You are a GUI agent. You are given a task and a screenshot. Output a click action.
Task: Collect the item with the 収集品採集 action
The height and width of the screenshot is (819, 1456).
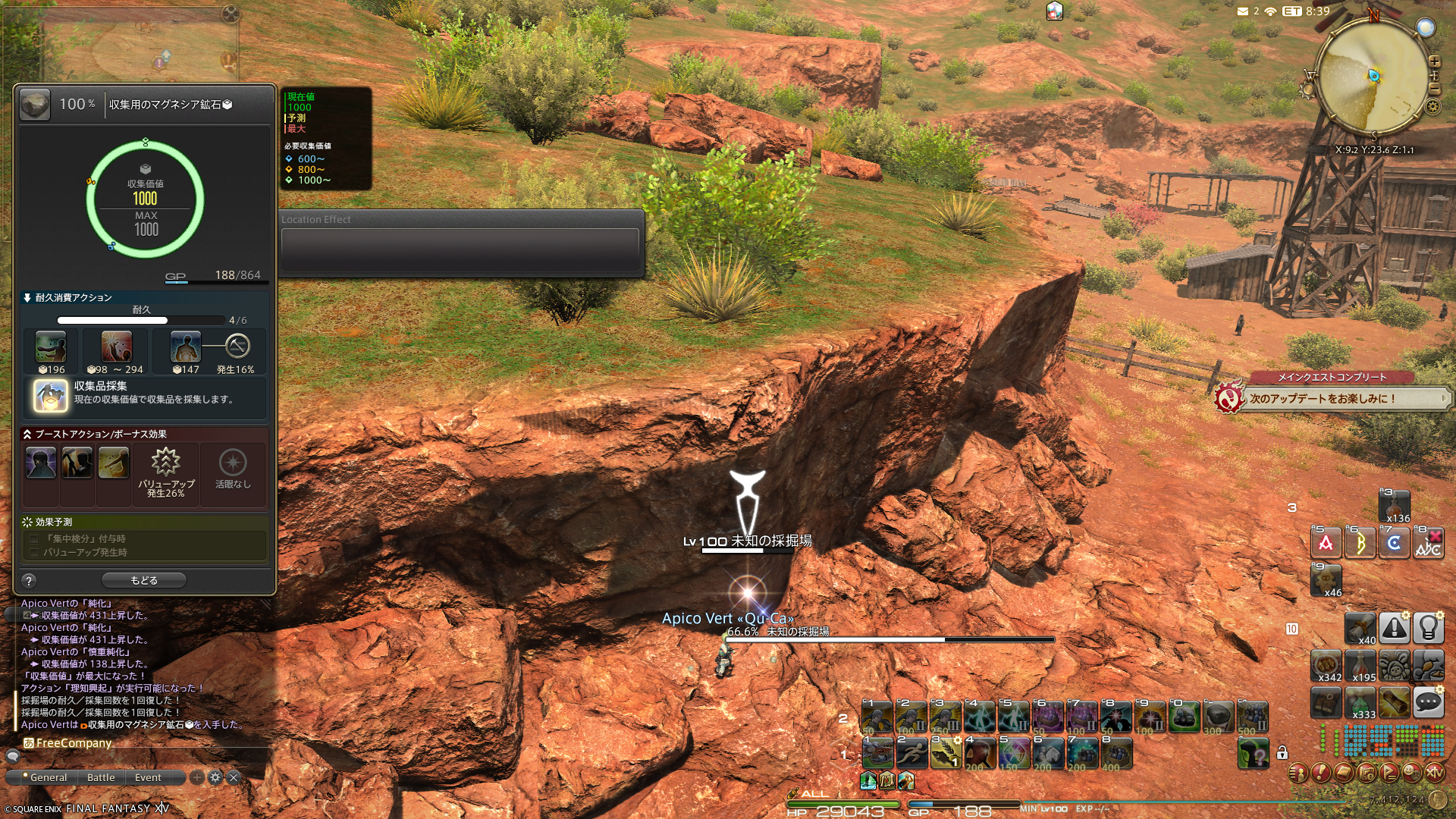point(51,395)
